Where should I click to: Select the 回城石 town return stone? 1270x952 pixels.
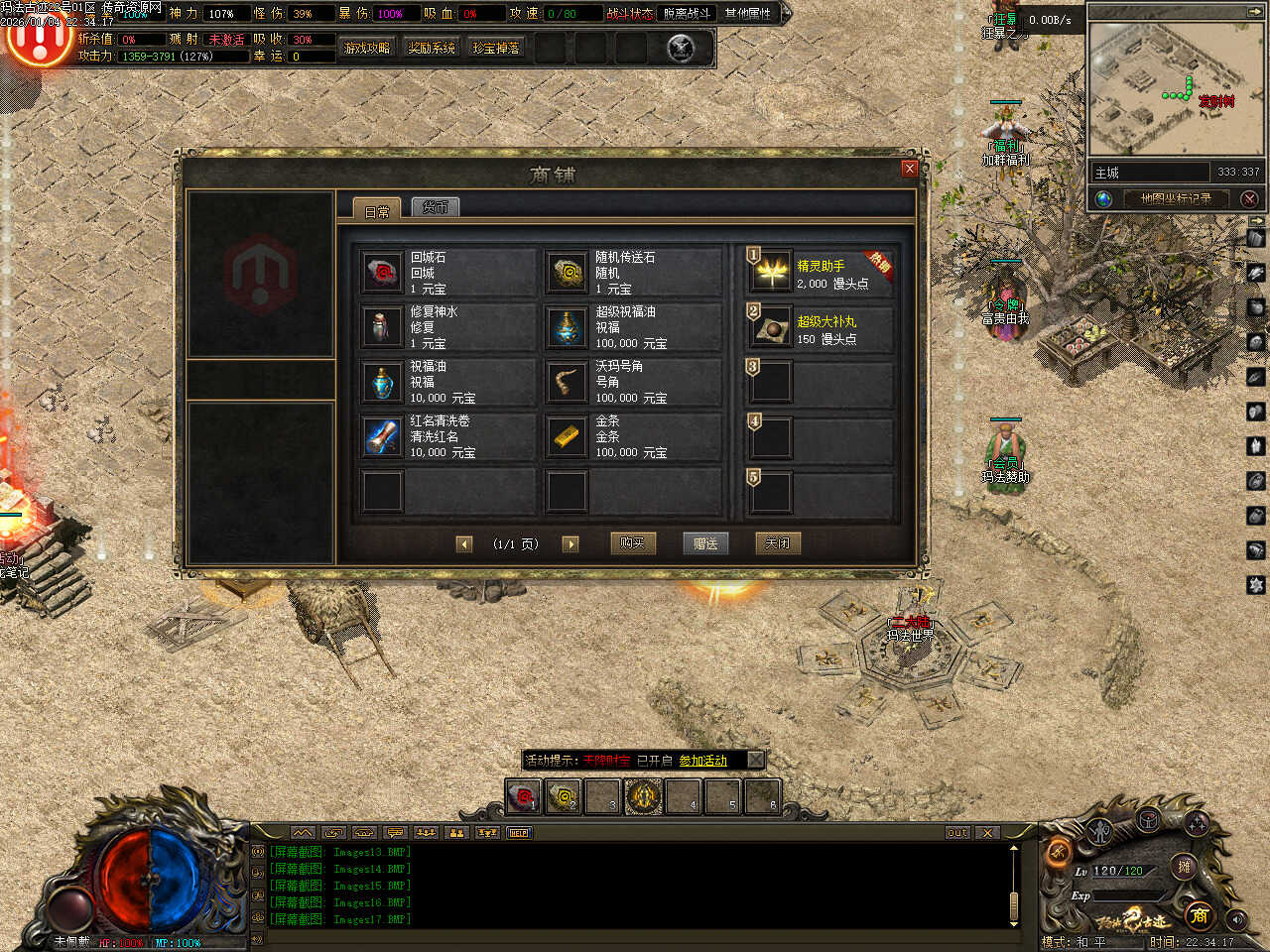point(382,273)
